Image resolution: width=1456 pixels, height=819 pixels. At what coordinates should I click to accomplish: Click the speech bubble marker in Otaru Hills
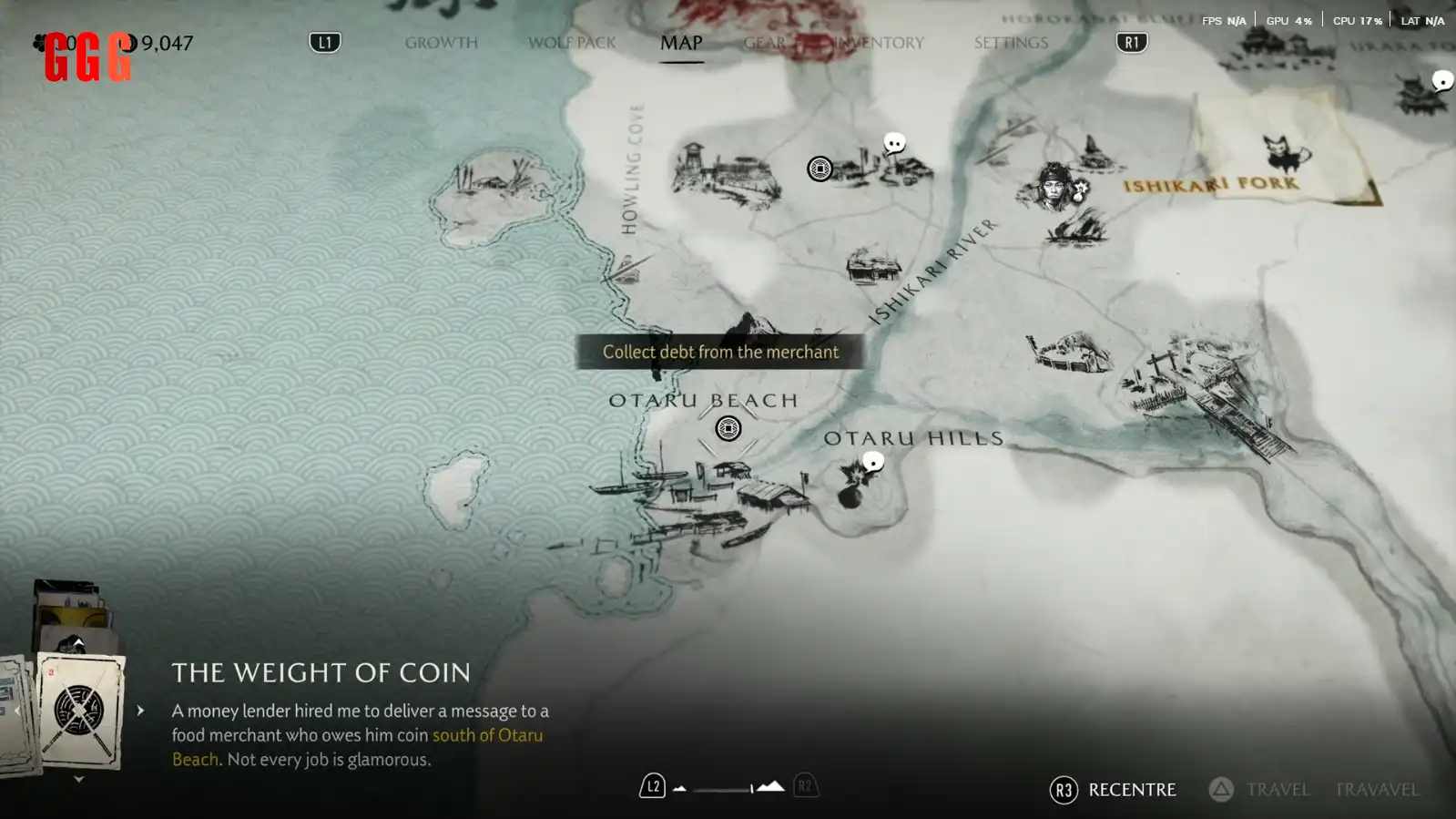click(873, 462)
